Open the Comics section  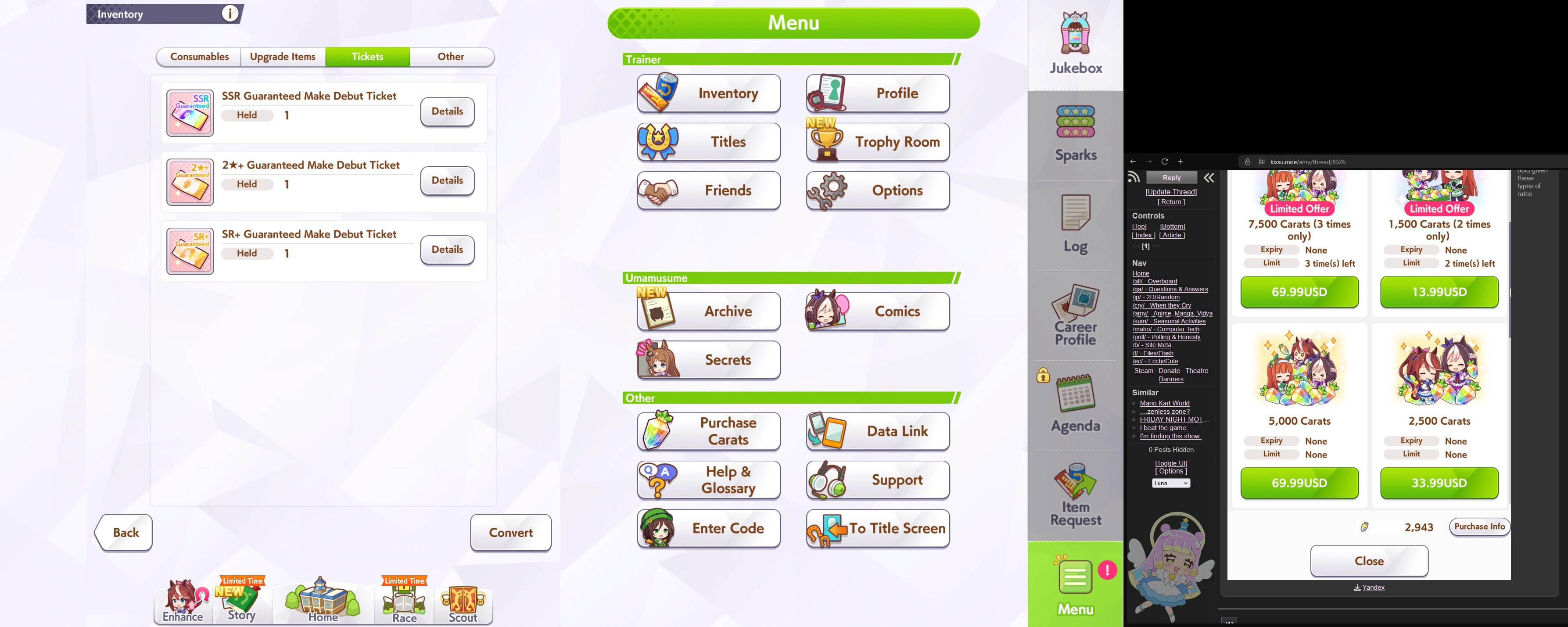point(877,311)
